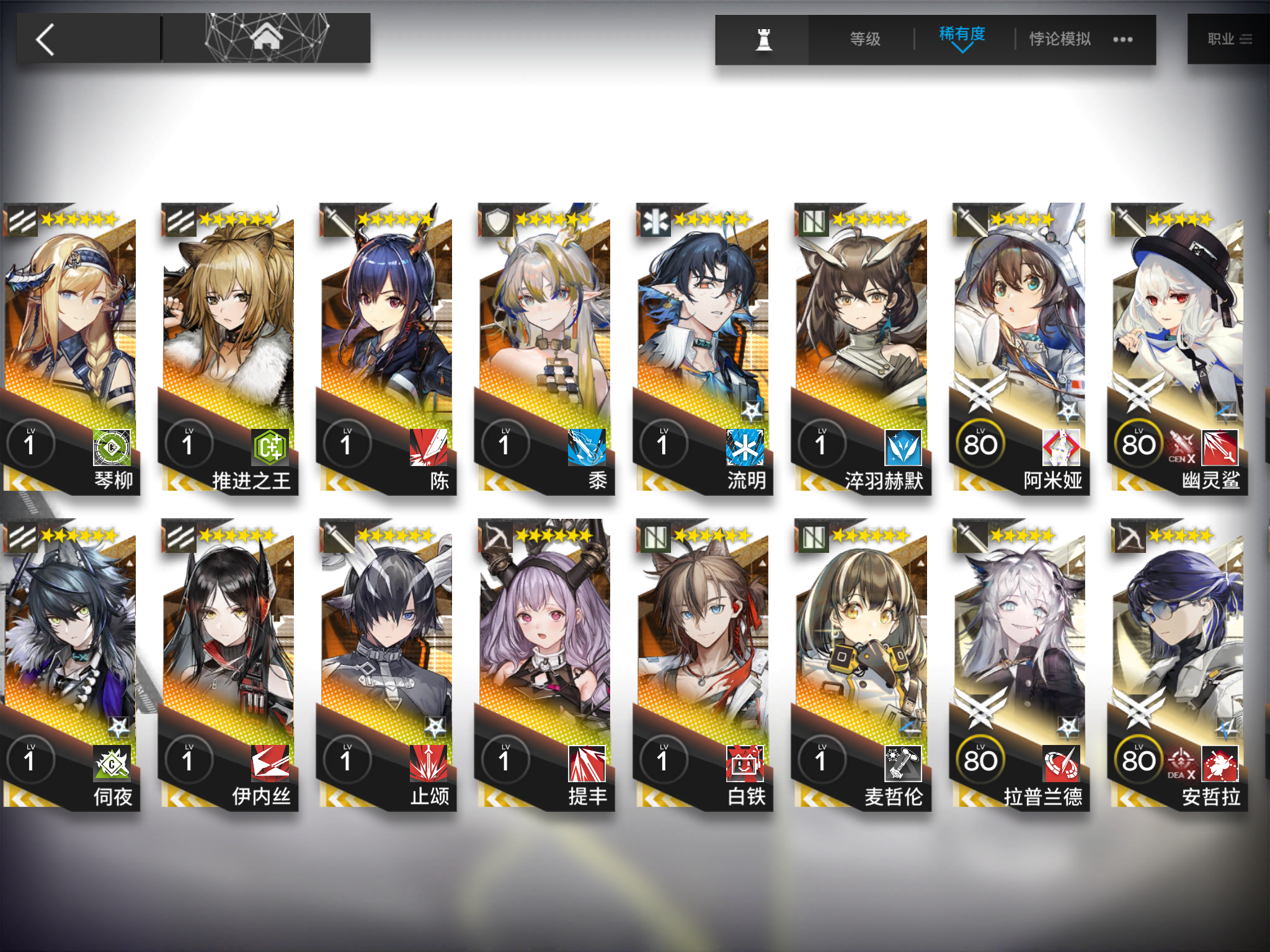Tap the back arrow button
The height and width of the screenshot is (952, 1270).
point(43,38)
